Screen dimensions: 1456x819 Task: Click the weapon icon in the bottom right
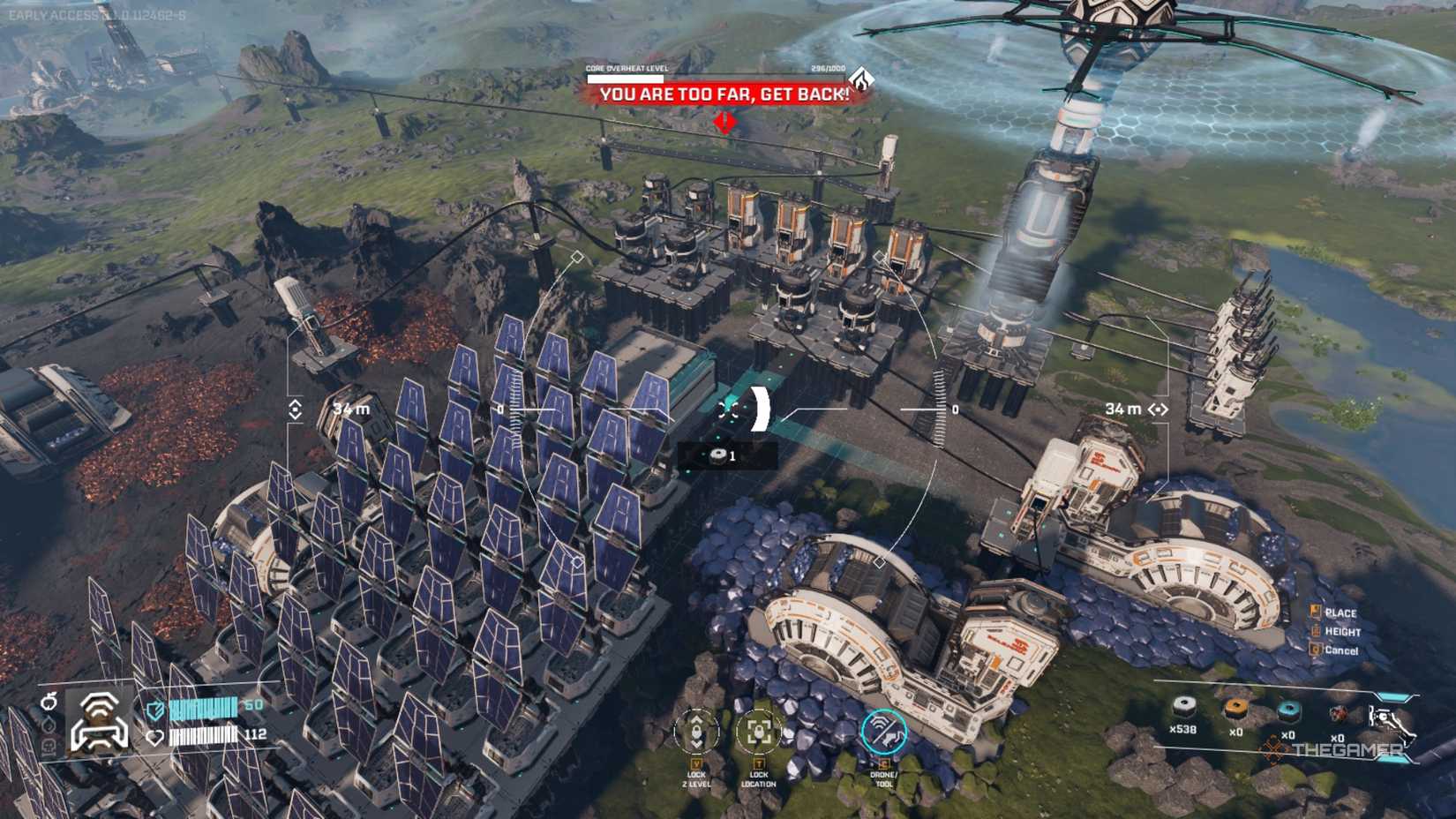click(1389, 716)
